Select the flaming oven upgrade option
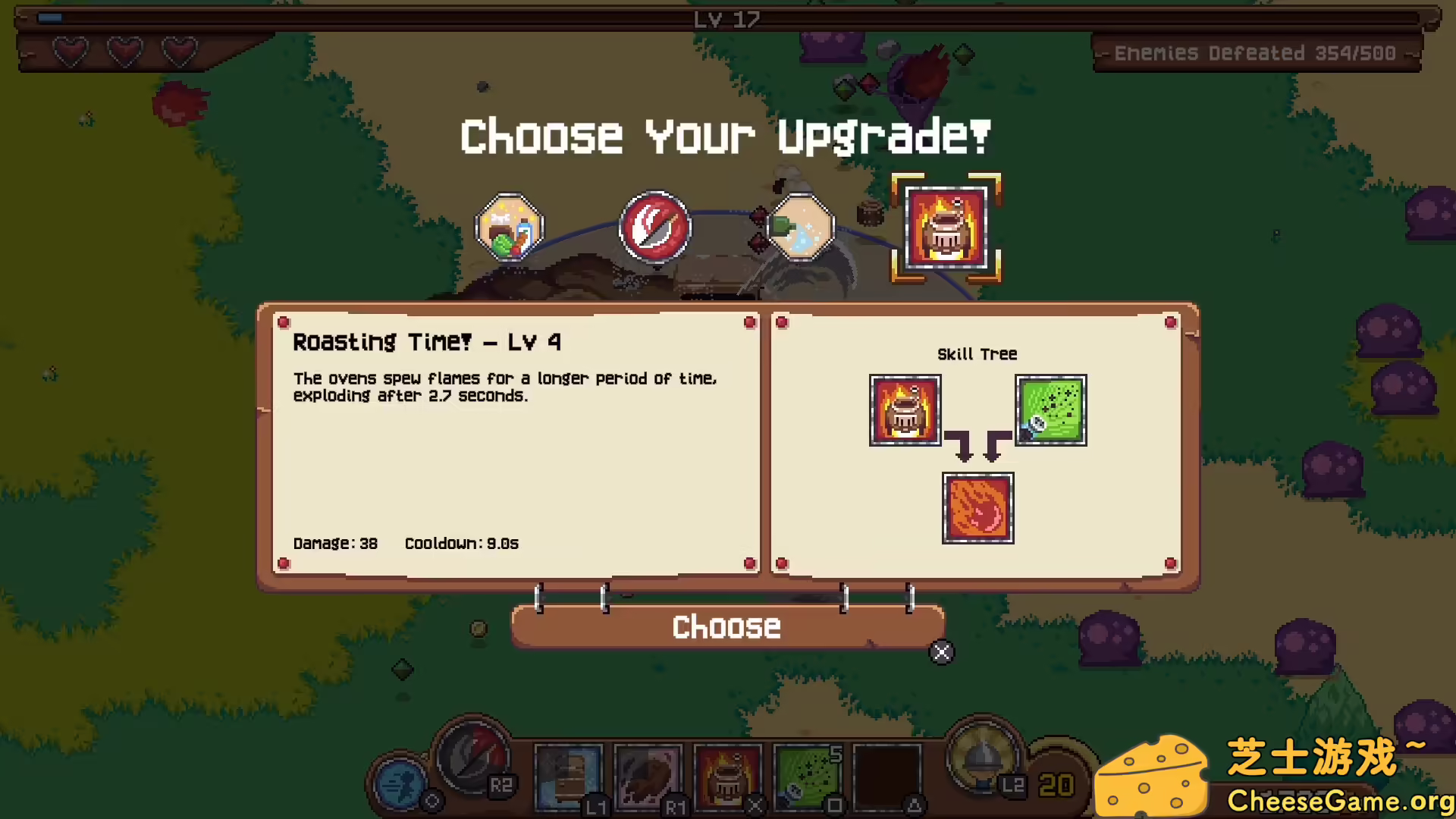The width and height of the screenshot is (1456, 819). 945,227
